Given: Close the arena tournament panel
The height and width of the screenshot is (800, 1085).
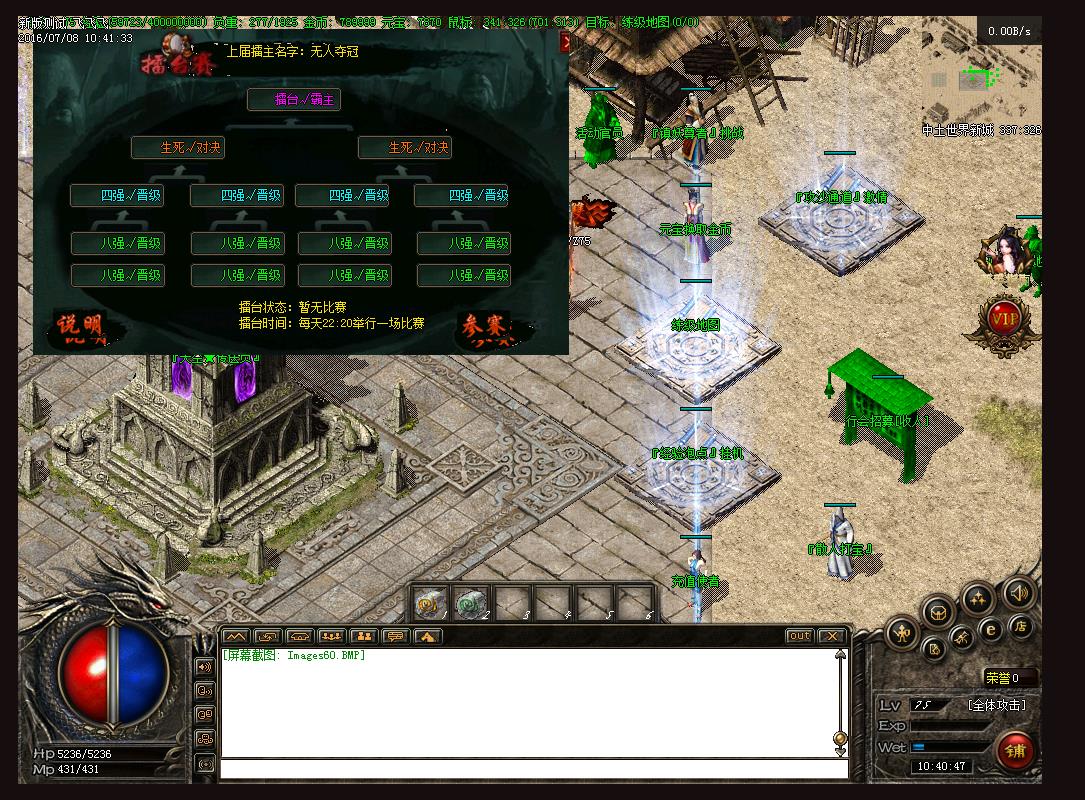Looking at the screenshot, I should pos(565,42).
